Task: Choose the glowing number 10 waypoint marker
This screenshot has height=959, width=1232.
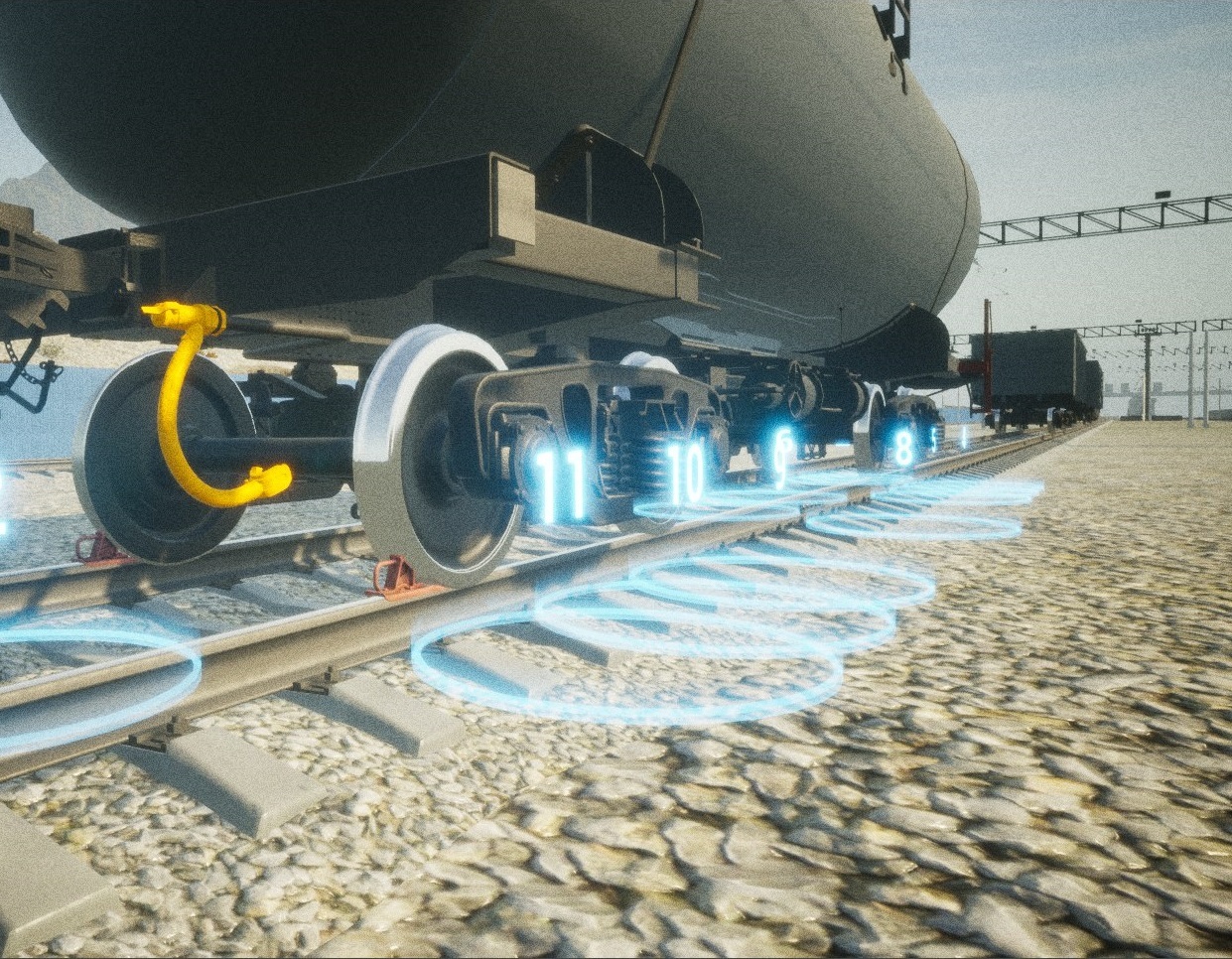Action: (685, 473)
